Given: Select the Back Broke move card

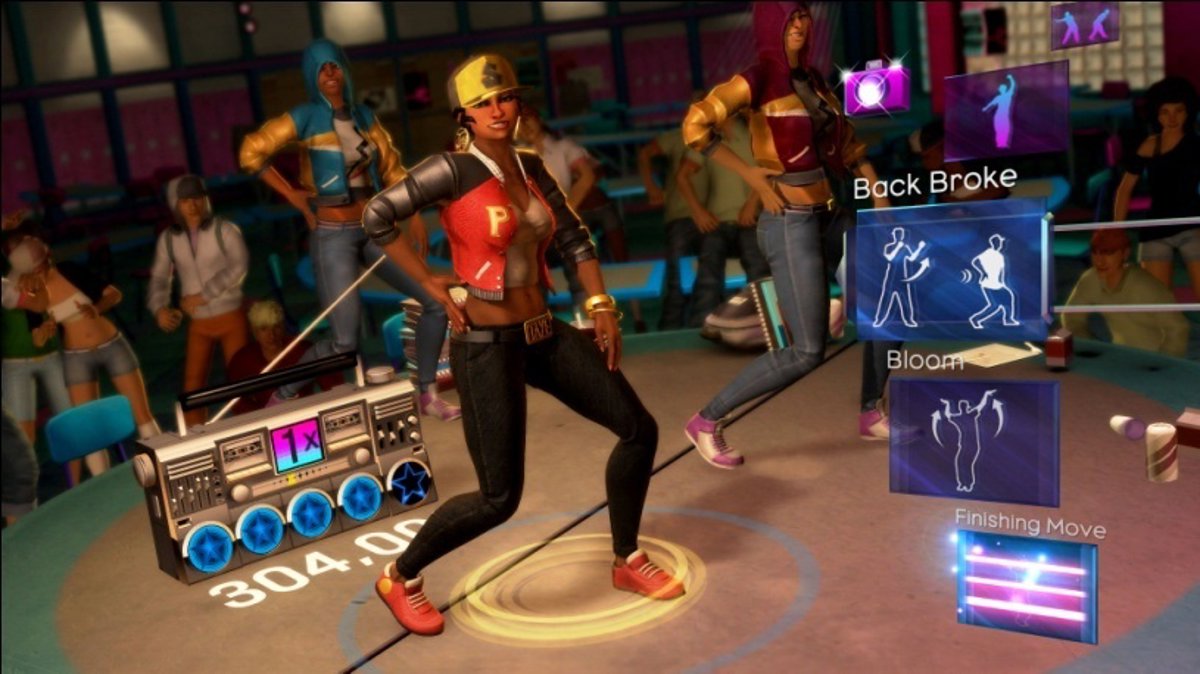Looking at the screenshot, I should 948,271.
